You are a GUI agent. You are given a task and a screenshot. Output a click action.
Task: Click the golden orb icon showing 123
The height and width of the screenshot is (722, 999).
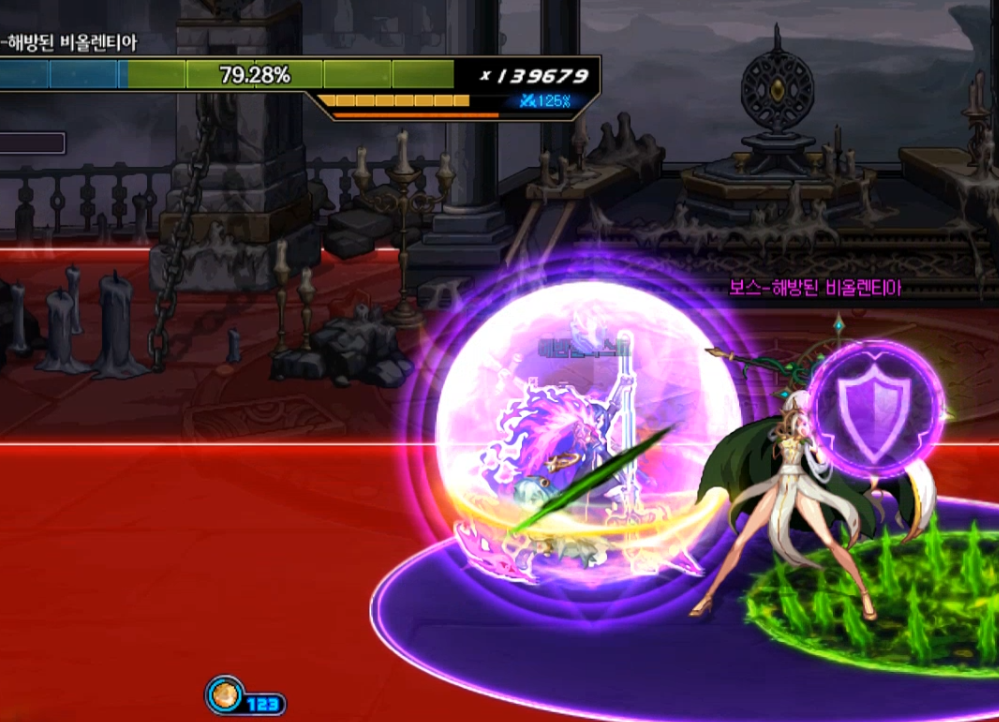pyautogui.click(x=224, y=696)
